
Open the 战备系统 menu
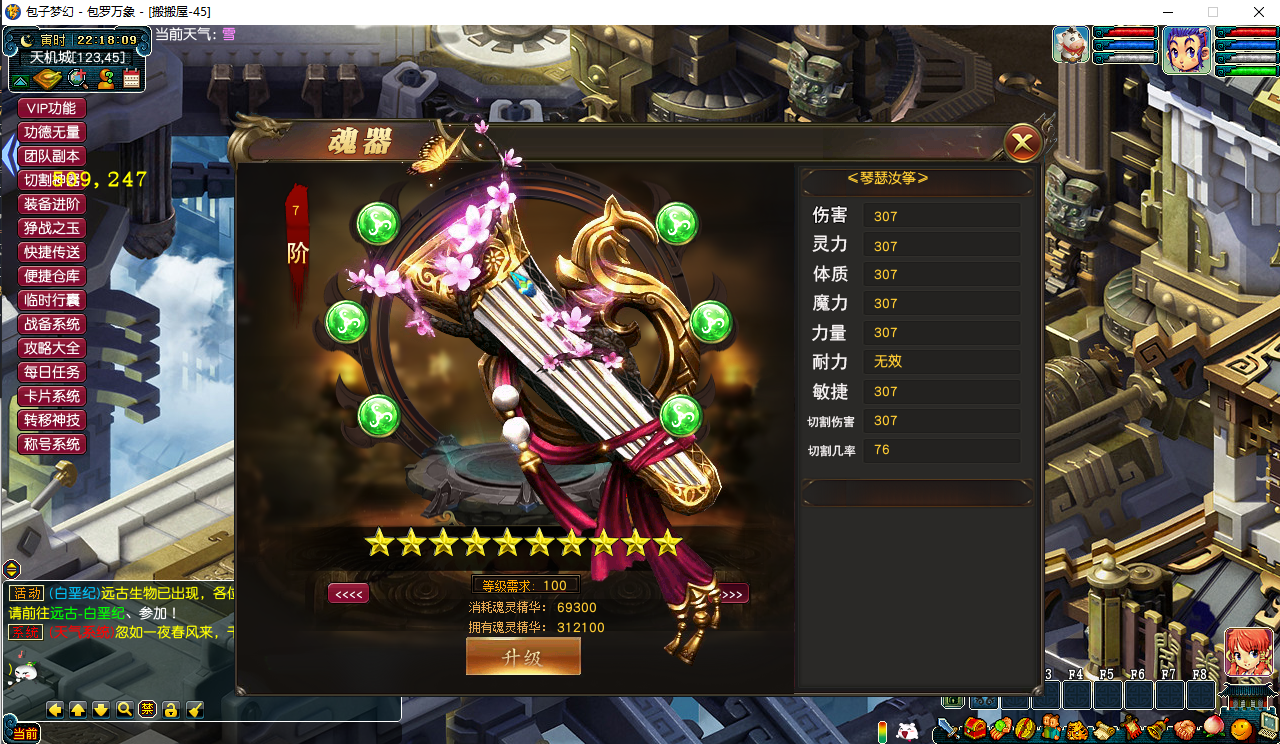[x=52, y=324]
